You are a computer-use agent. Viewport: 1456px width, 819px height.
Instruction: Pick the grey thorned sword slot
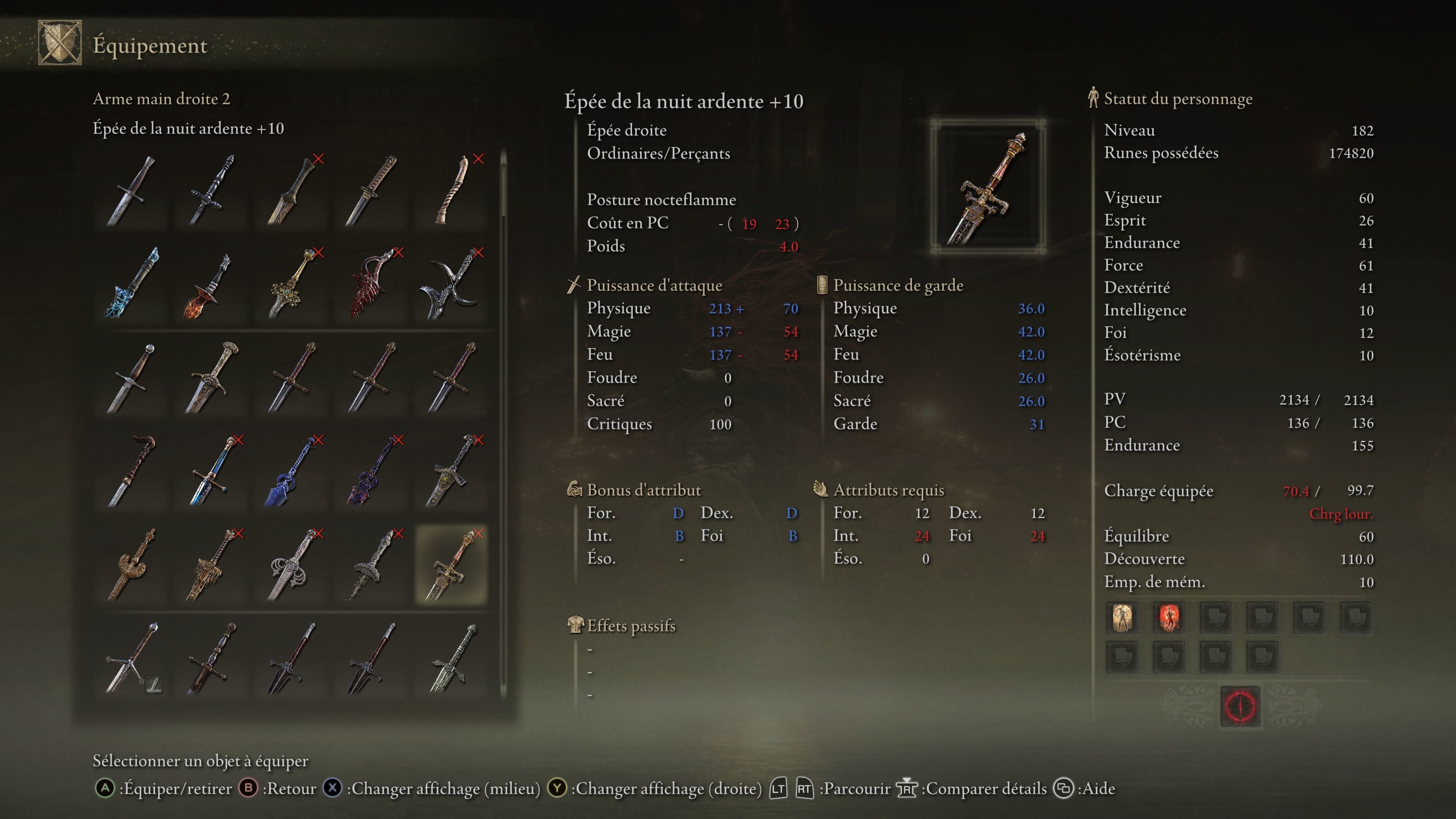(x=371, y=565)
